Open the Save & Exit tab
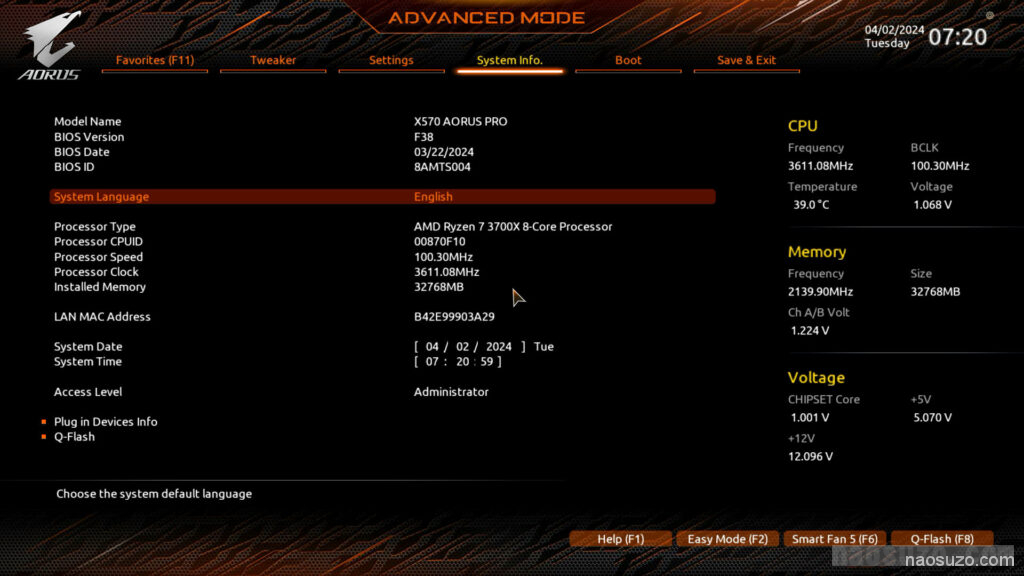The image size is (1024, 576). pos(746,60)
